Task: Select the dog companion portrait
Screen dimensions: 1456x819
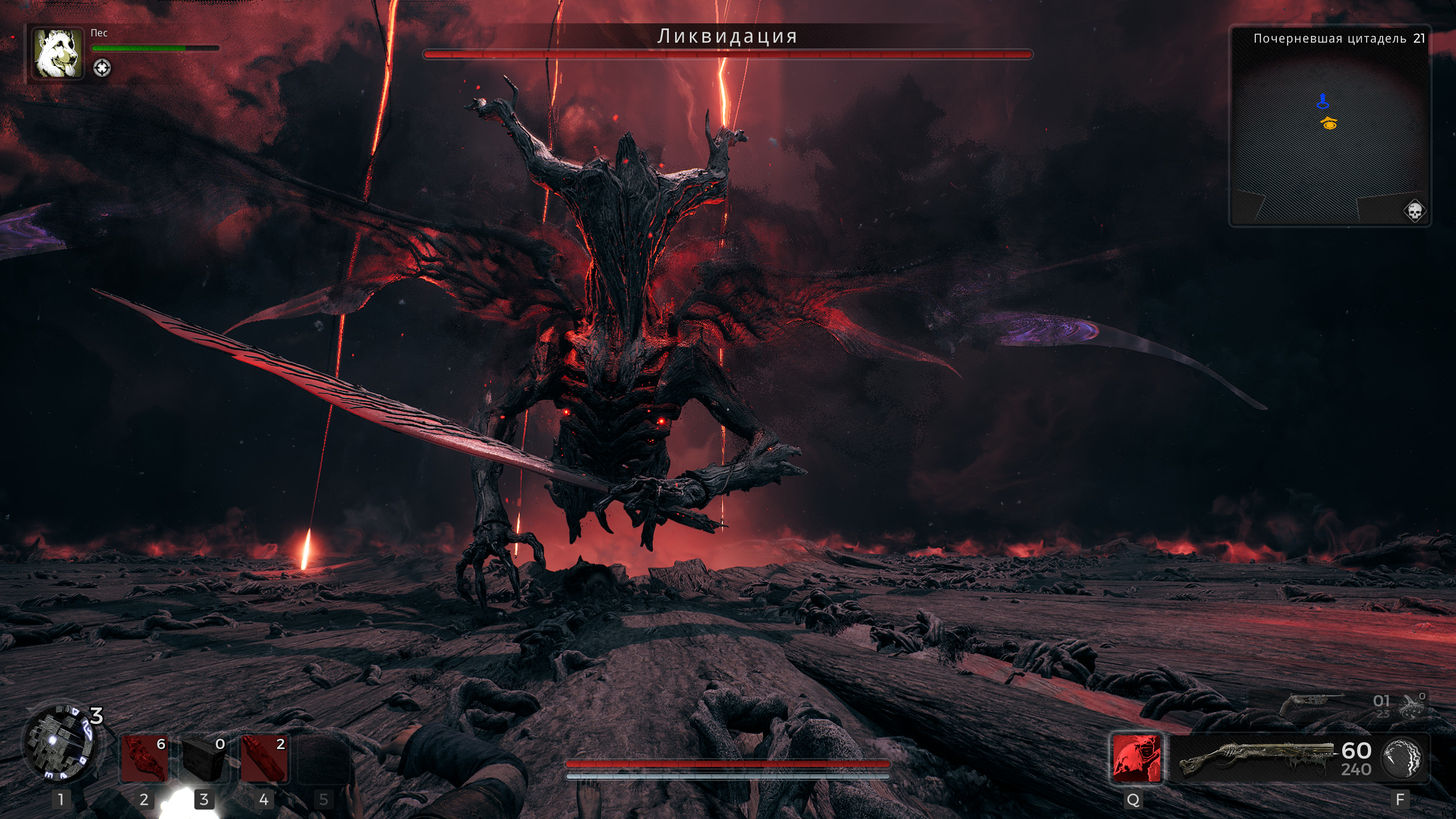Action: [57, 54]
